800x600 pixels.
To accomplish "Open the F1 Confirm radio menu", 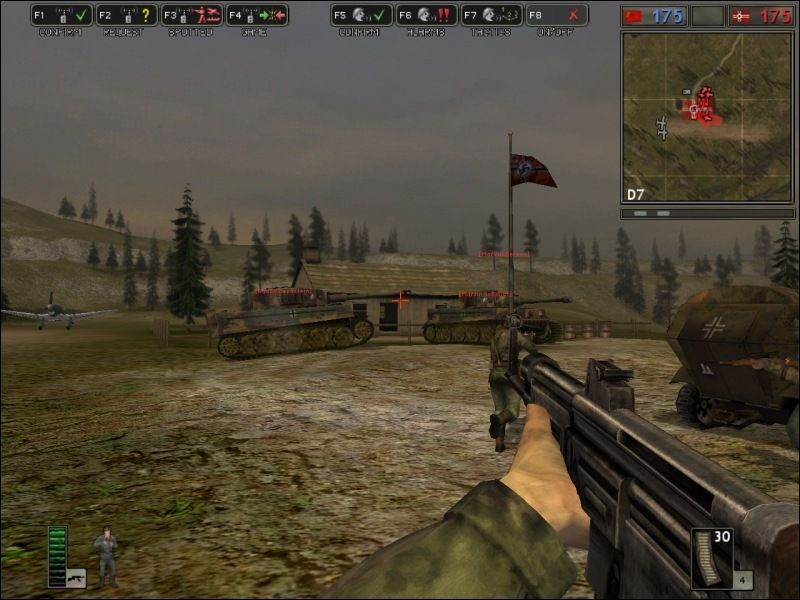I will tap(62, 15).
